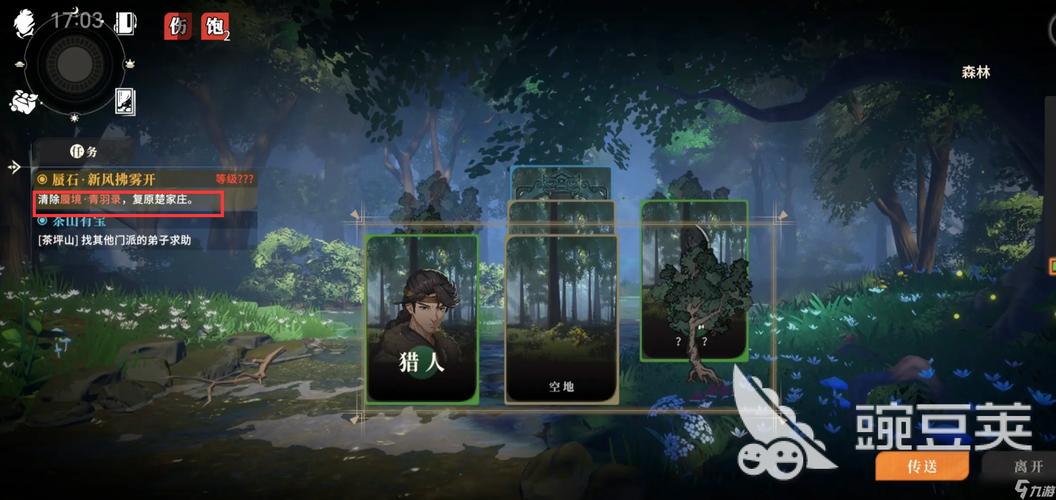Open the 任务 quest panel header
The image size is (1056, 500).
point(83,152)
